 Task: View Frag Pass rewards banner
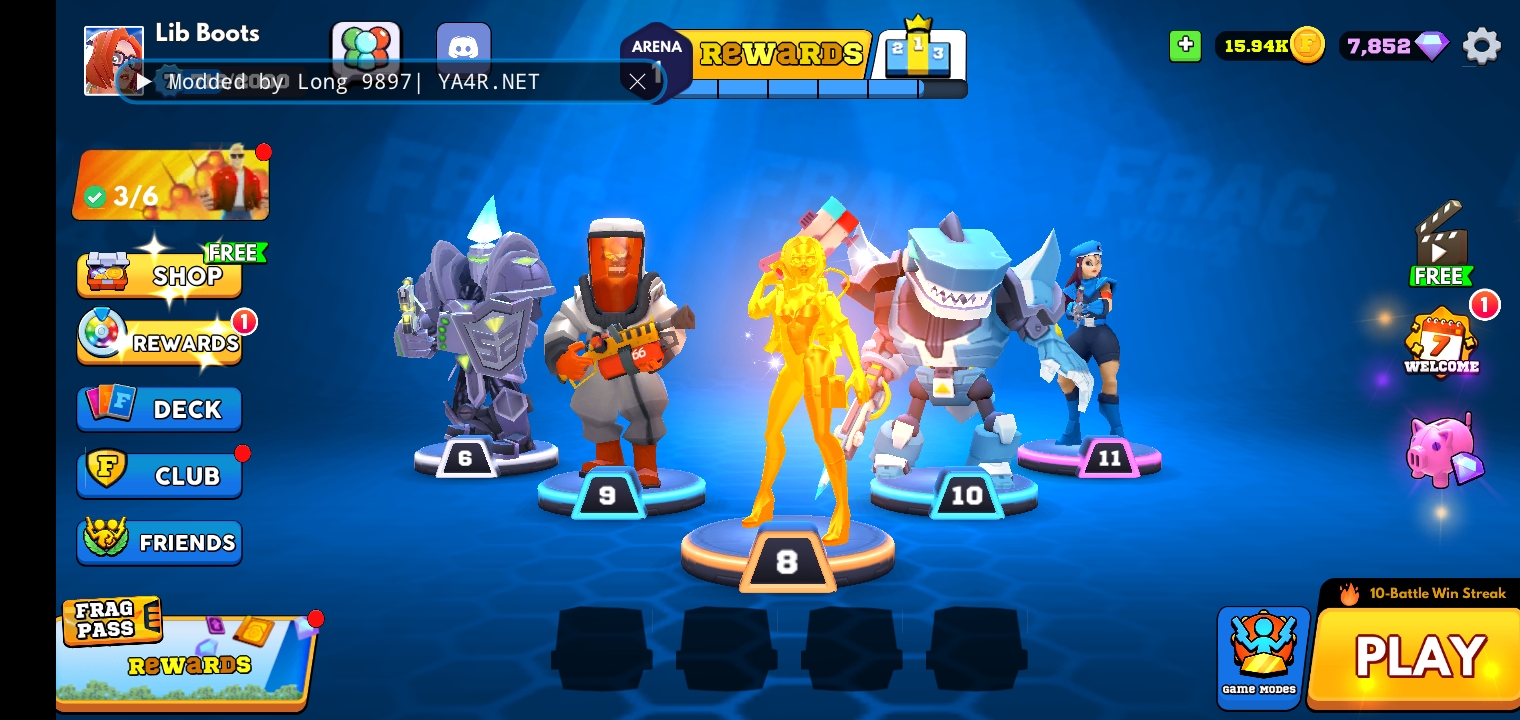[186, 656]
